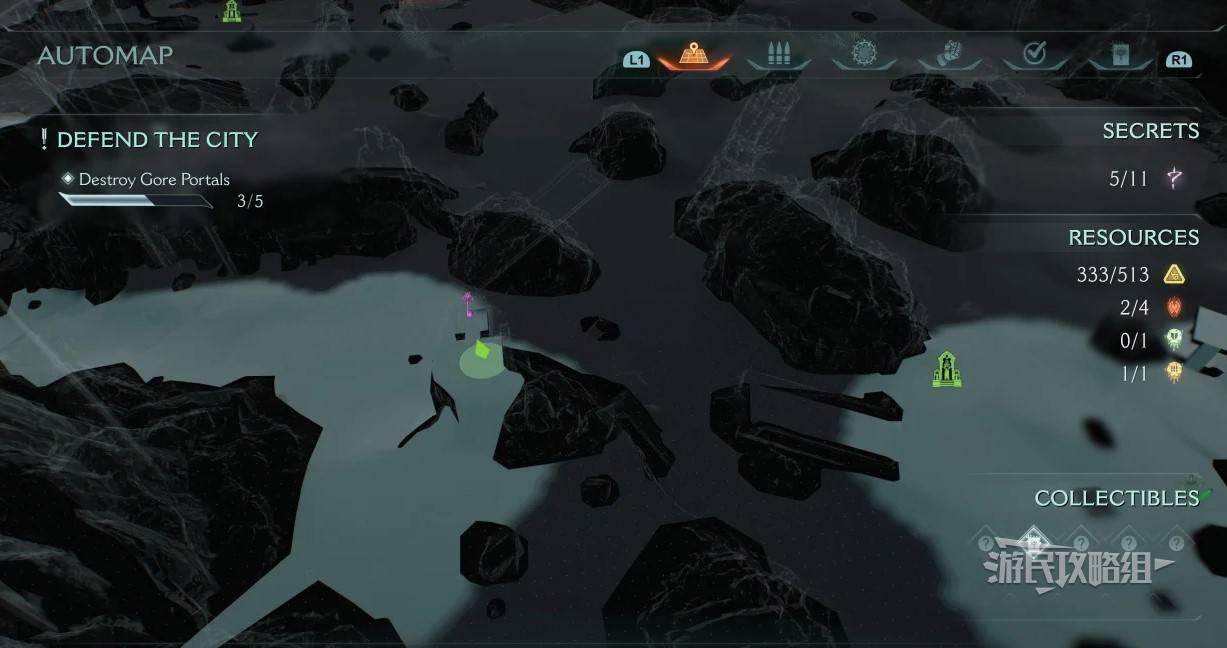Image resolution: width=1227 pixels, height=648 pixels.
Task: Open the checkmark tab
Action: point(1034,54)
